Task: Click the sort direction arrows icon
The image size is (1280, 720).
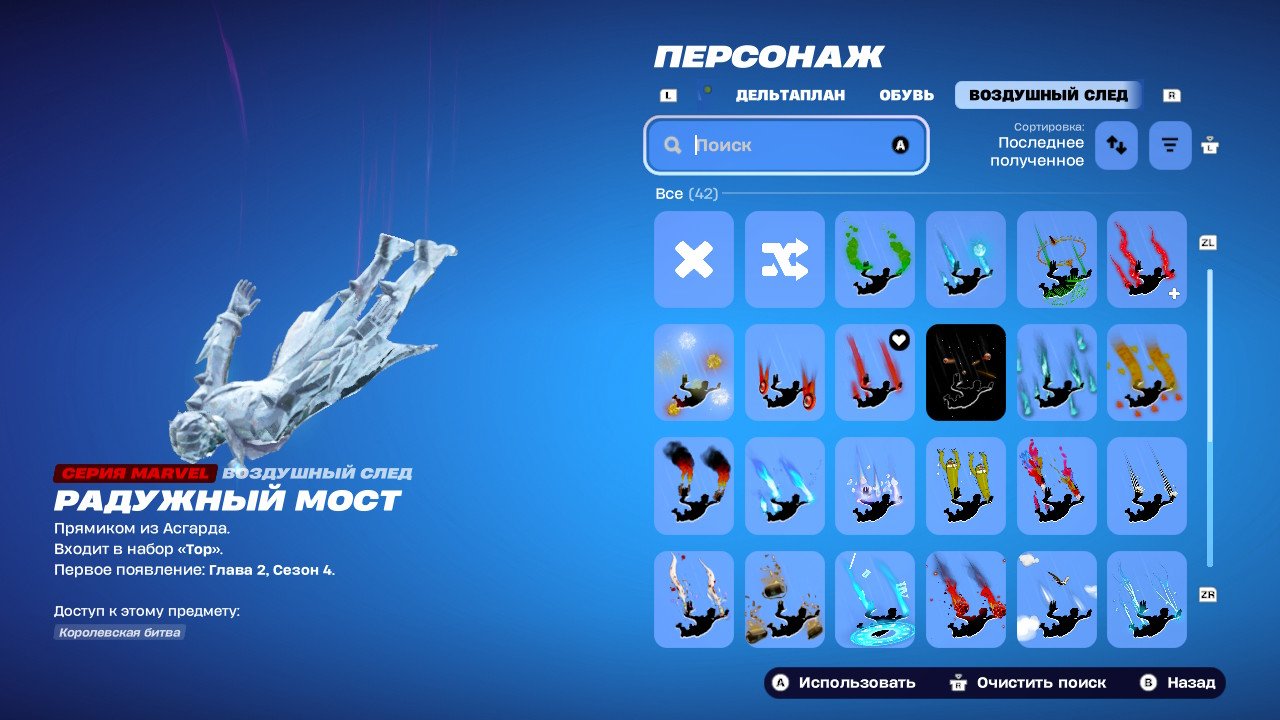Action: coord(1115,145)
